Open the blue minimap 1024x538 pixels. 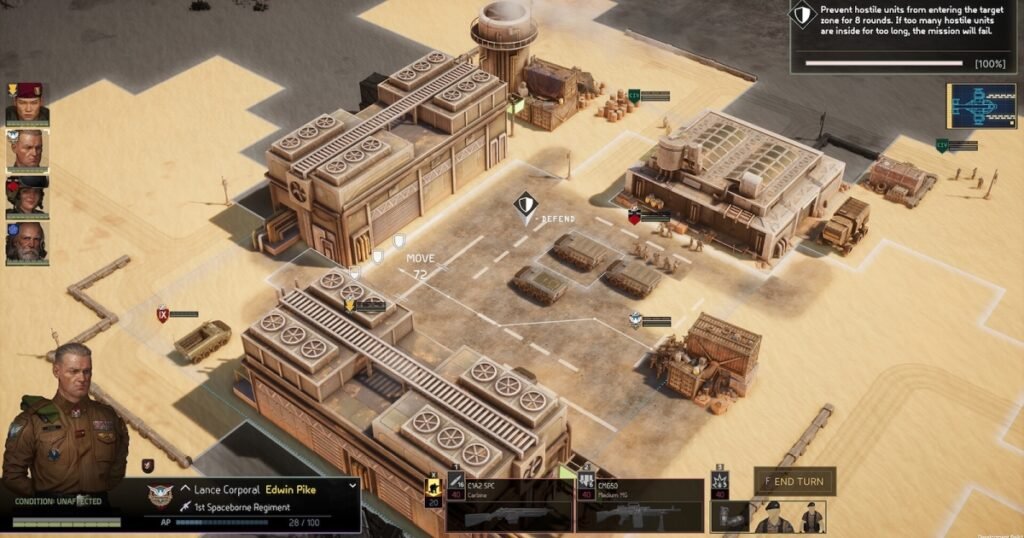point(979,106)
